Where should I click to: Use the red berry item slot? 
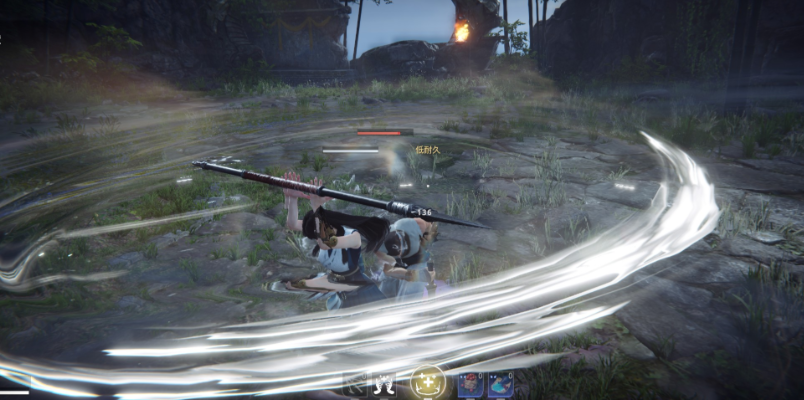[470, 384]
